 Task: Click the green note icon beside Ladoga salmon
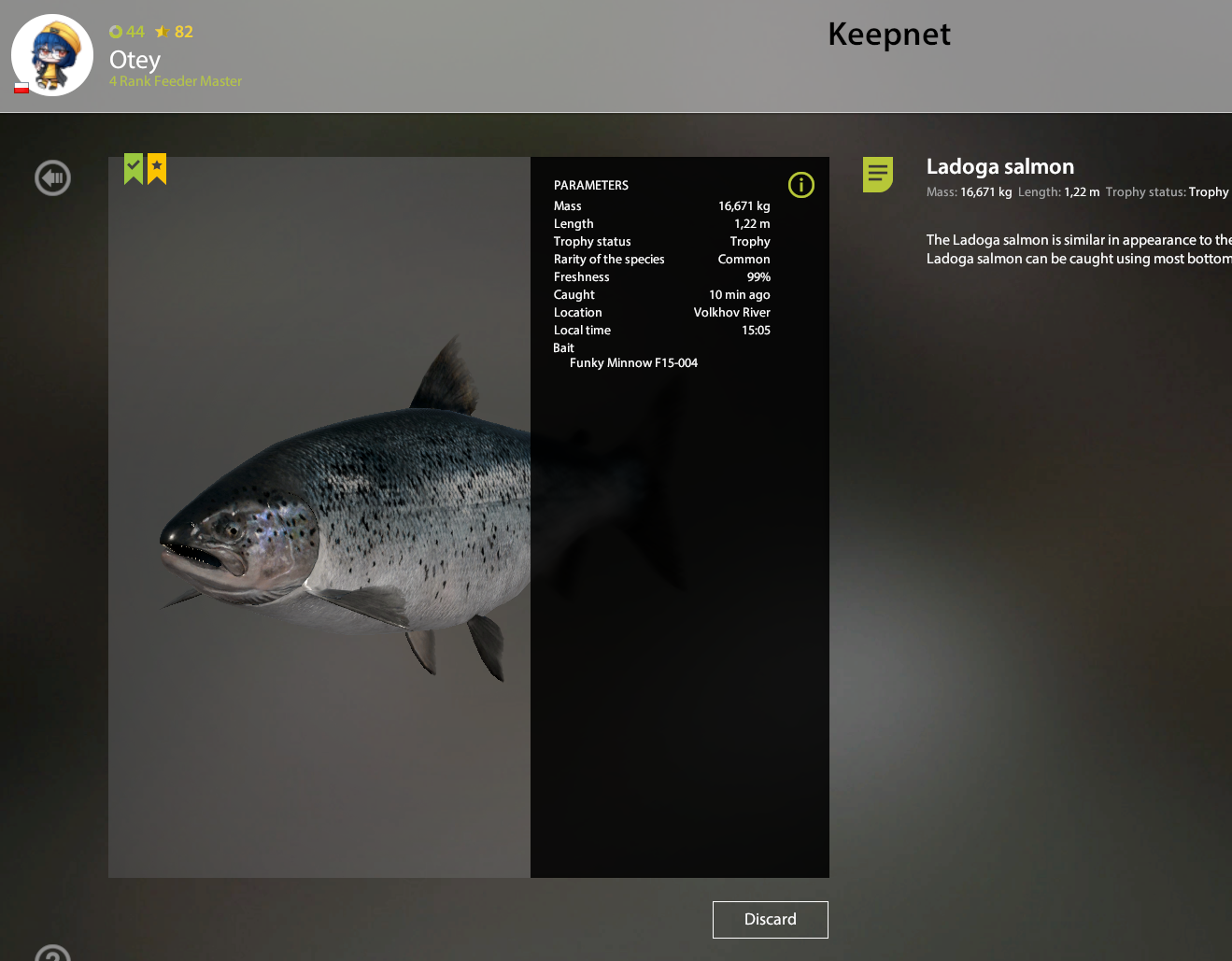877,174
